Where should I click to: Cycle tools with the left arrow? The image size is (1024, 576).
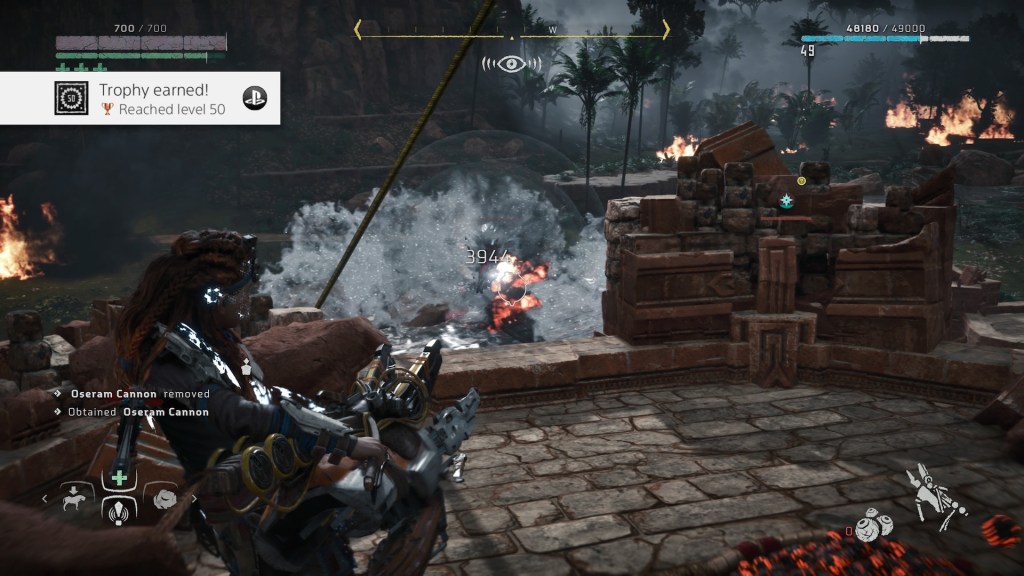click(45, 497)
